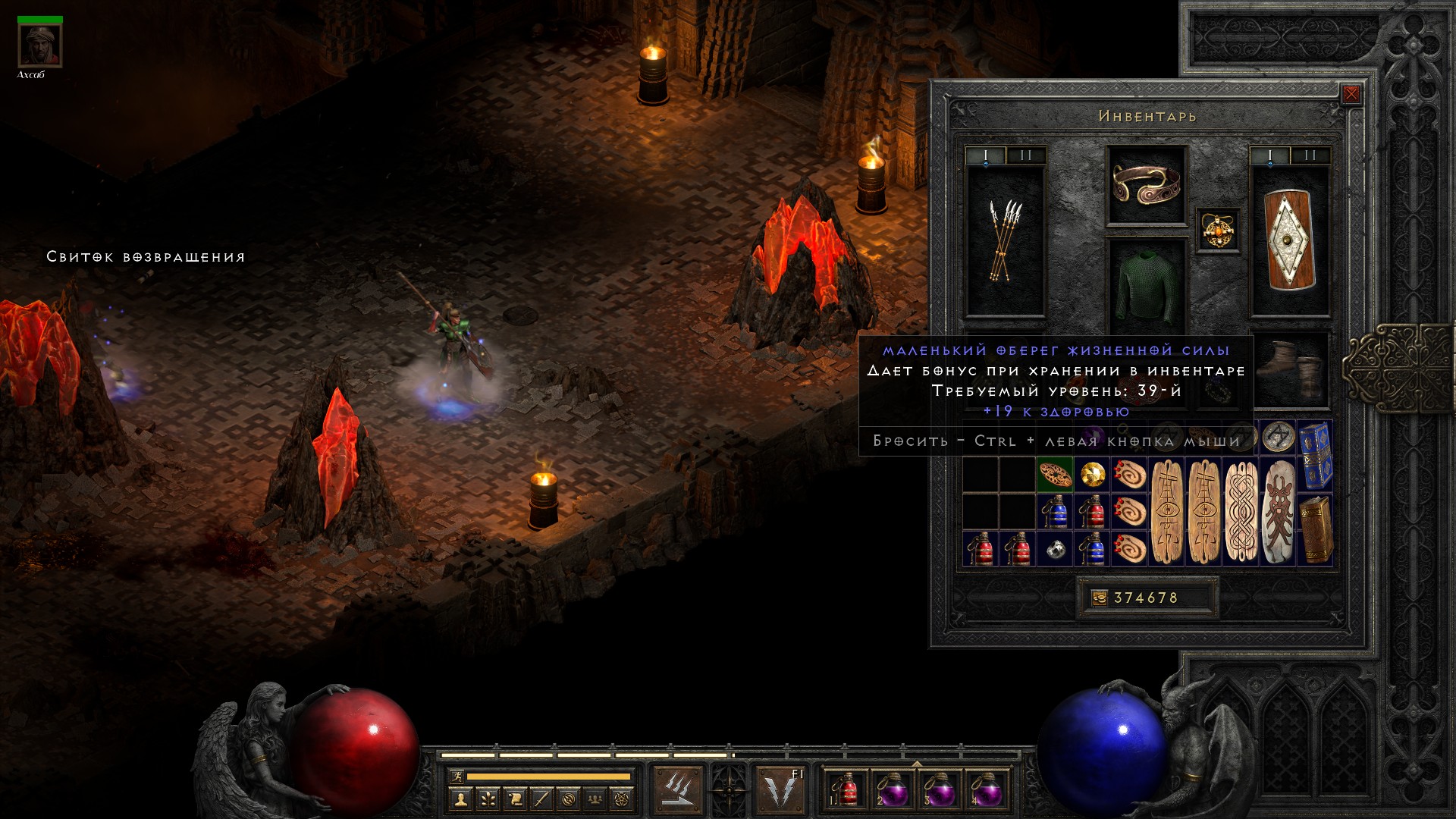Select the brown leather tome in the inventory
Image resolution: width=1456 pixels, height=819 pixels.
pos(1316,529)
